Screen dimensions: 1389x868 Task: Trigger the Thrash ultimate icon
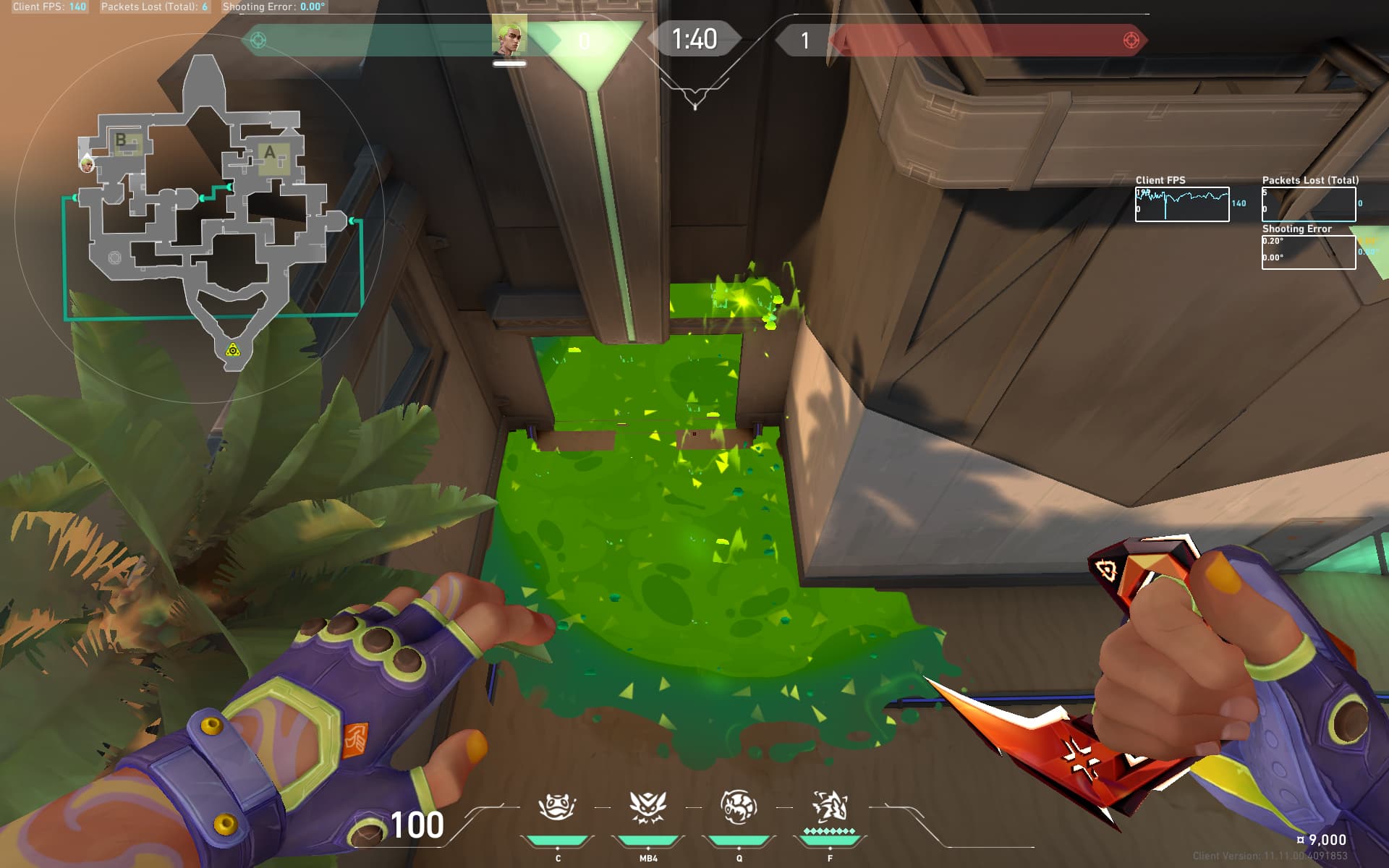[x=829, y=807]
